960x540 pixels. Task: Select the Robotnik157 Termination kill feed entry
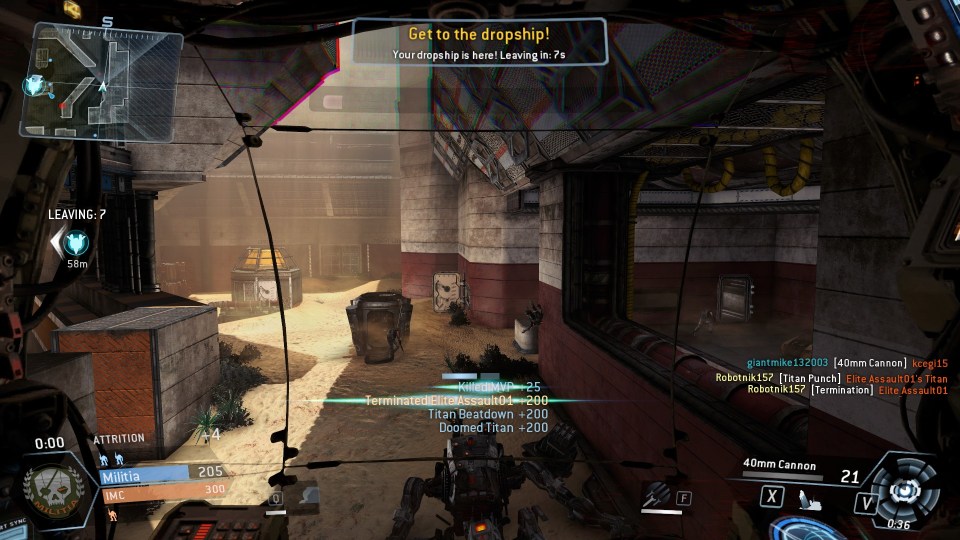[847, 390]
